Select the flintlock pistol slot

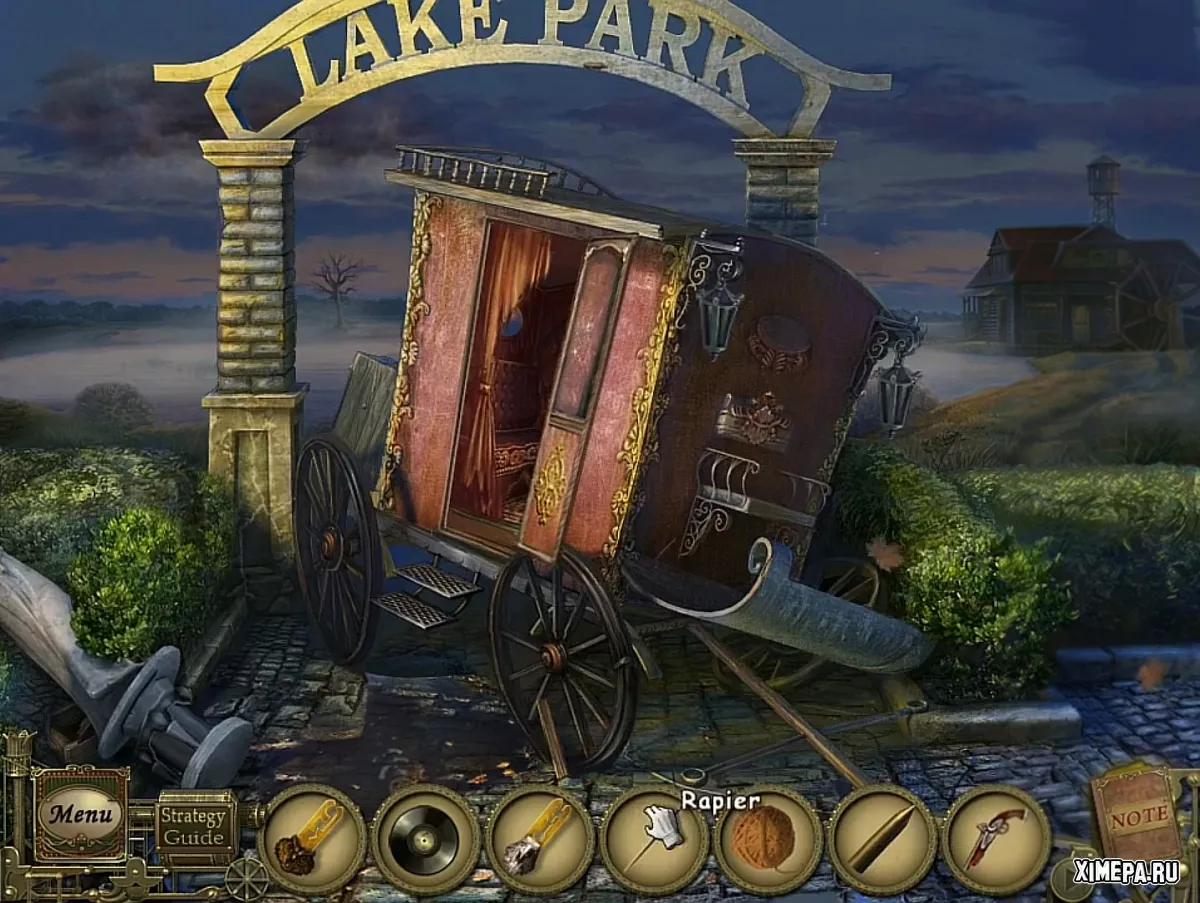[x=996, y=839]
